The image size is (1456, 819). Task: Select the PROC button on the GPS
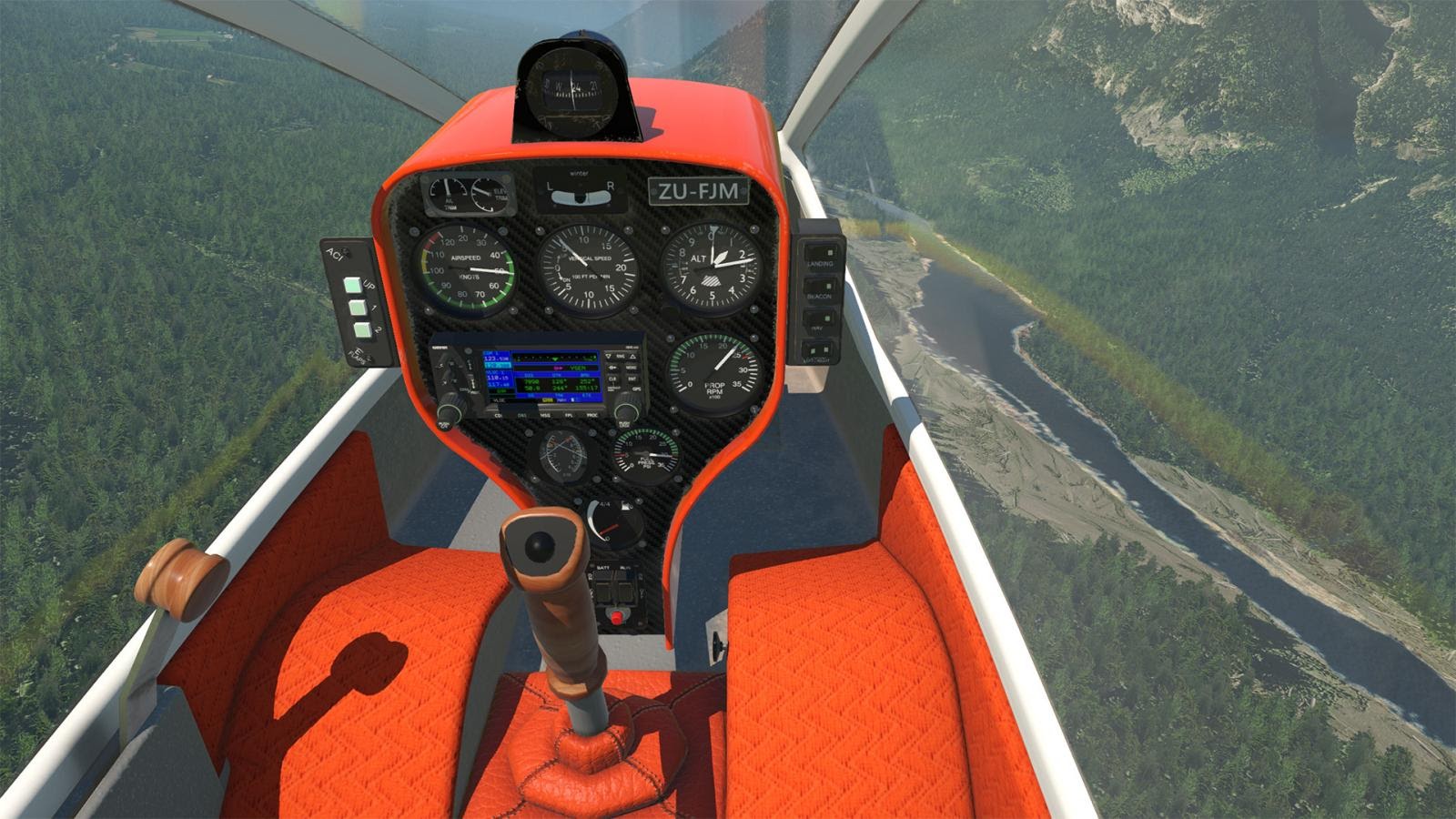click(x=592, y=415)
